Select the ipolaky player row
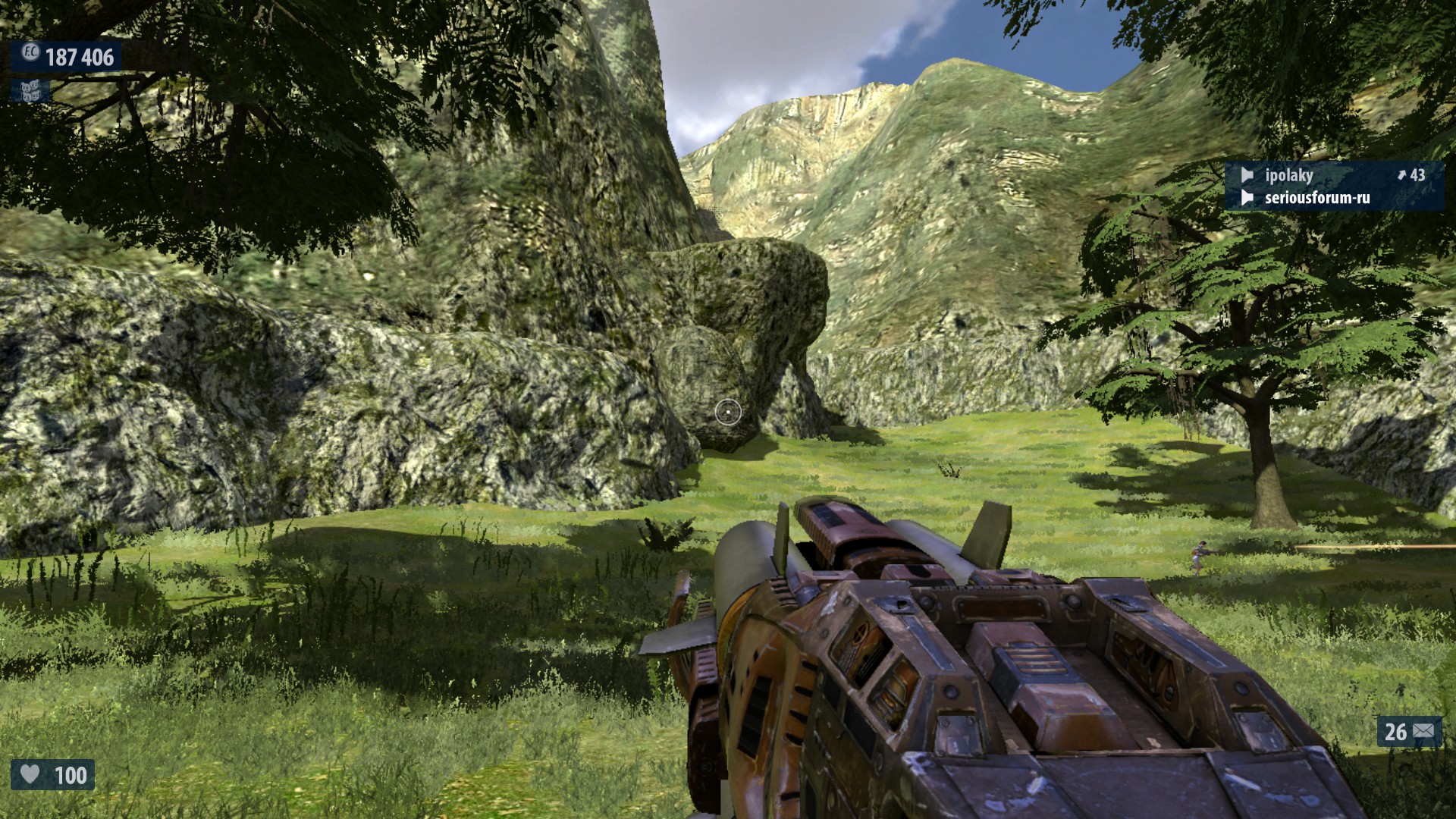The height and width of the screenshot is (819, 1456). (x=1333, y=175)
